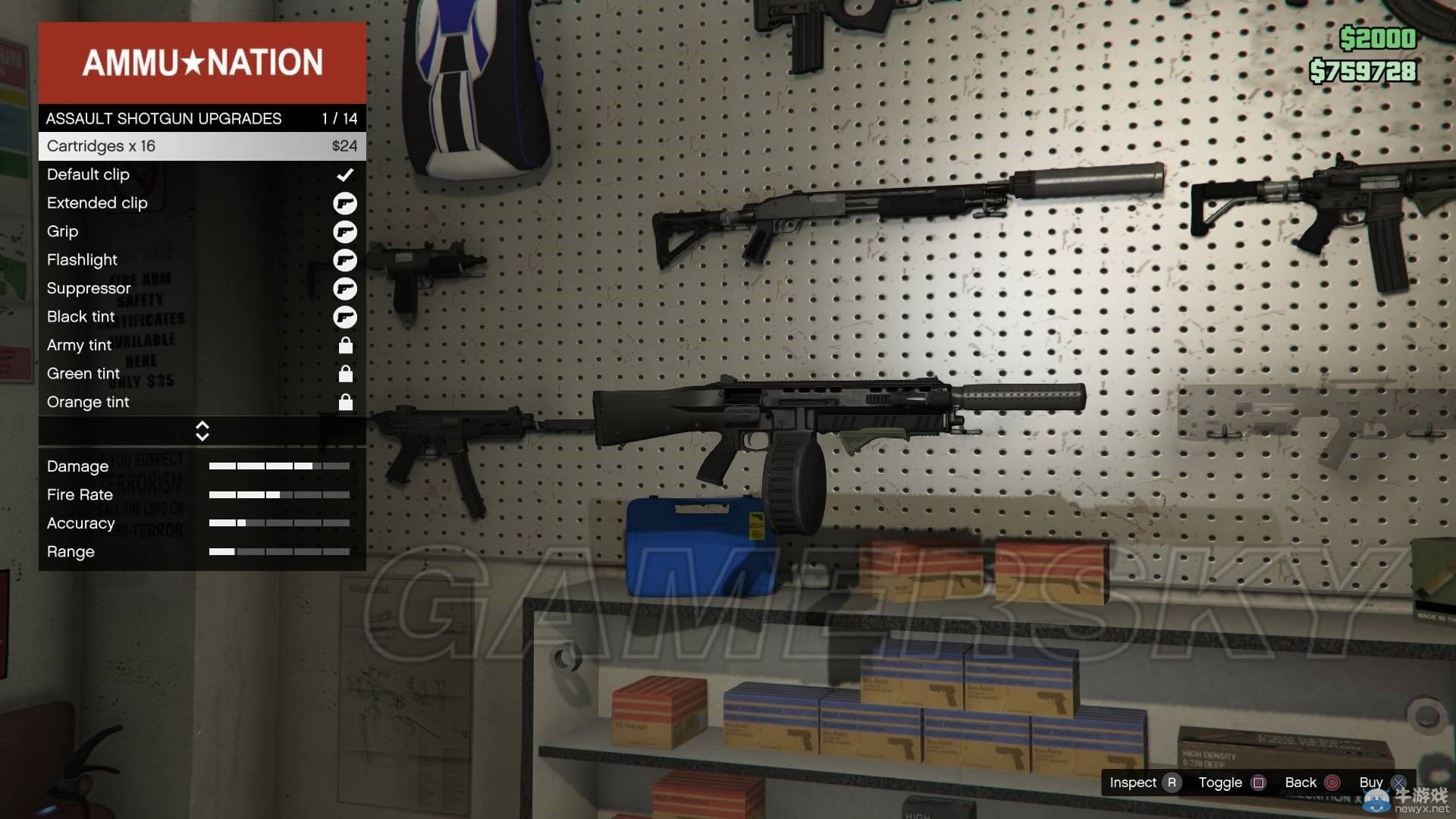Choose the Suppressor upgrade
This screenshot has width=1456, height=819.
point(202,288)
